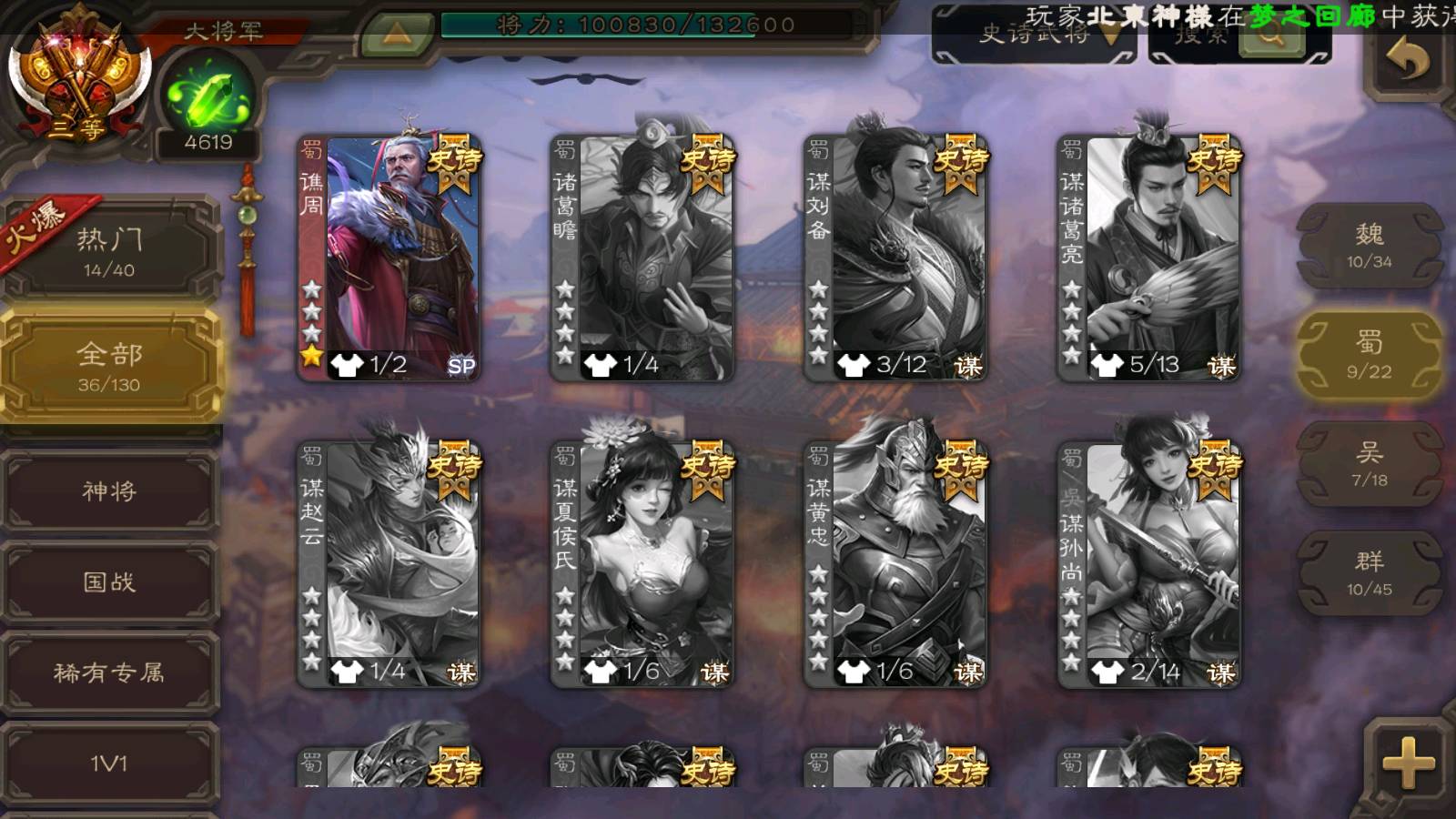1456x819 pixels.
Task: Show the 稀有专属 rare exclusive heroes
Action: pos(109,672)
